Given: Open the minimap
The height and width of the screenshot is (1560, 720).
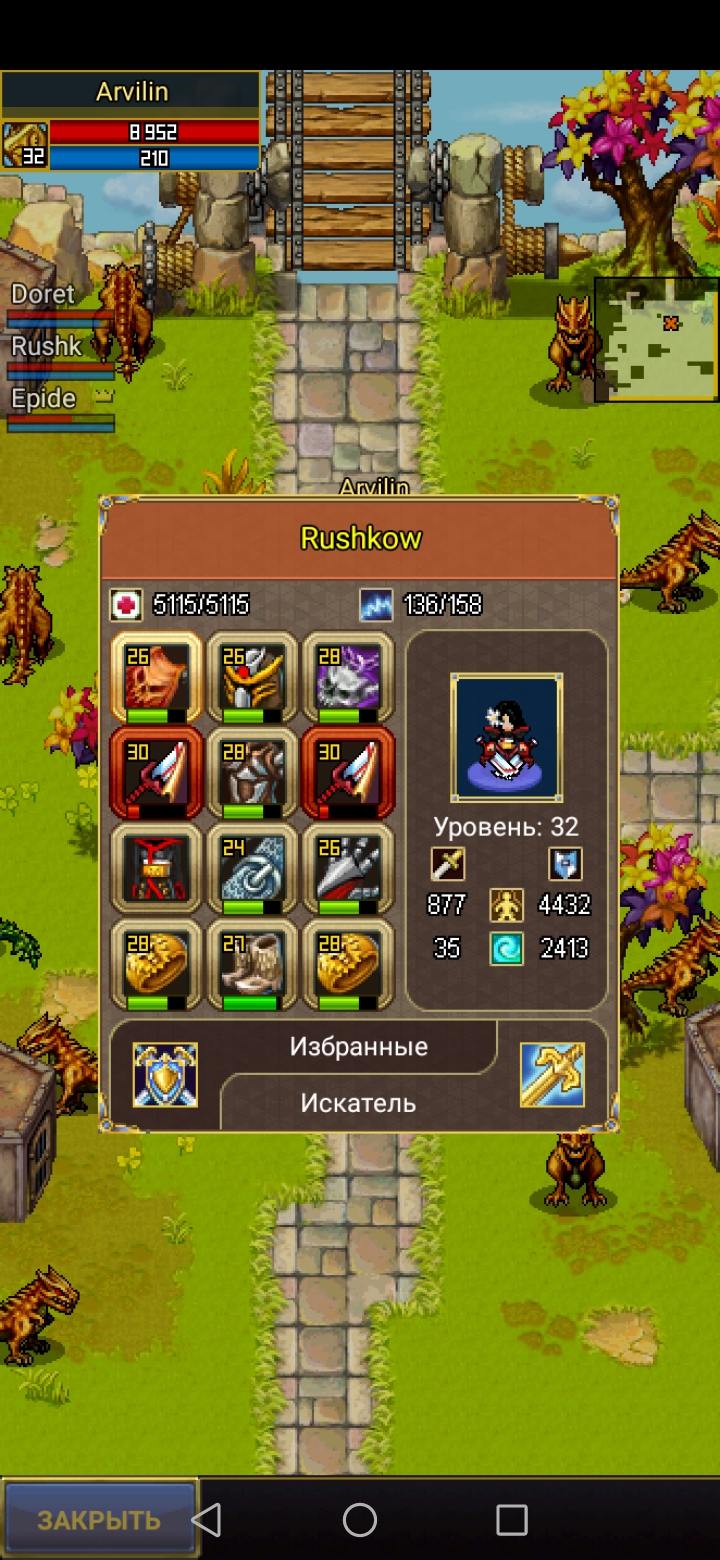Looking at the screenshot, I should point(656,340).
